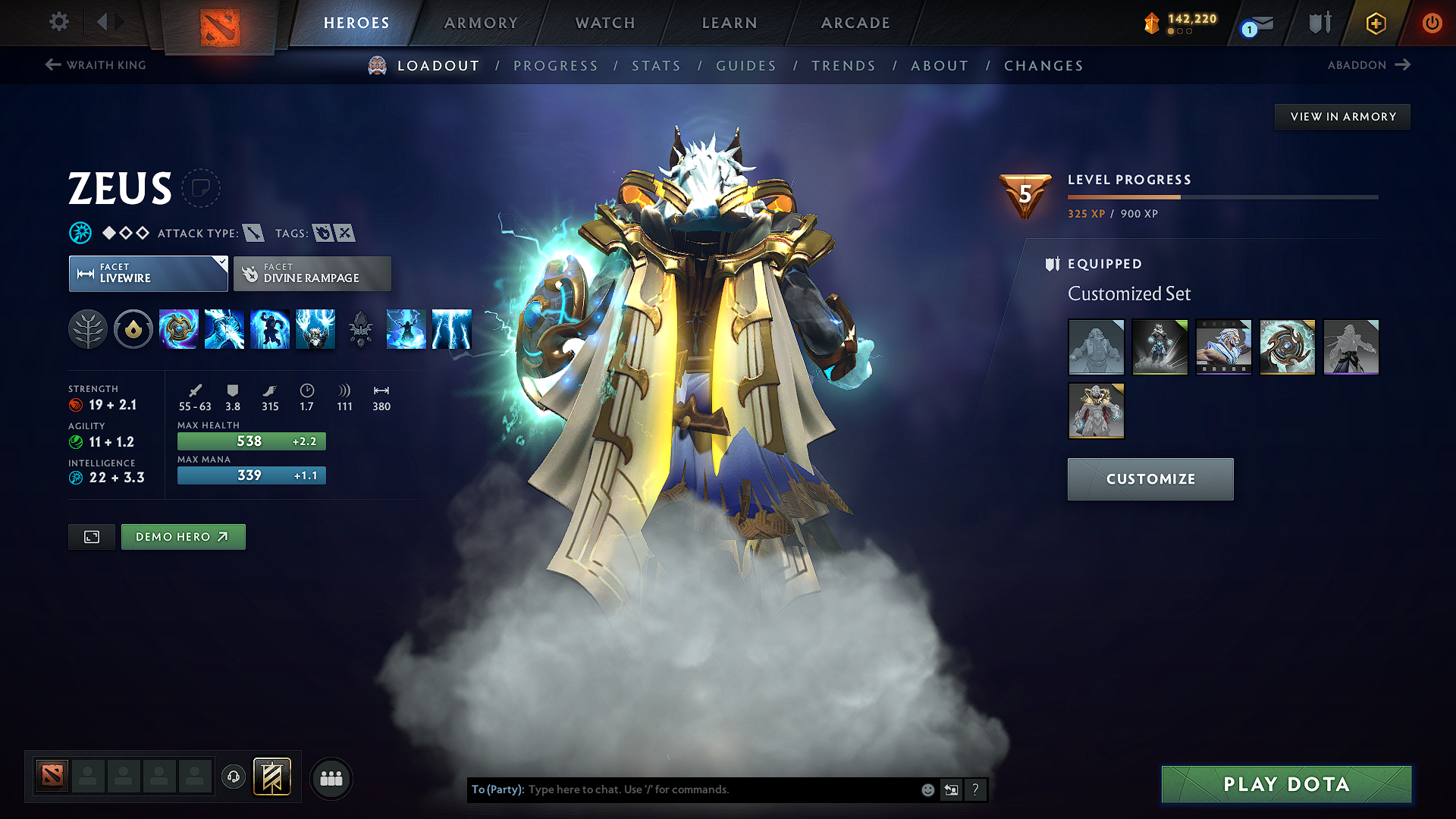Viewport: 1456px width, 819px height.
Task: Open the headset audio settings icon near party slots
Action: point(233,777)
